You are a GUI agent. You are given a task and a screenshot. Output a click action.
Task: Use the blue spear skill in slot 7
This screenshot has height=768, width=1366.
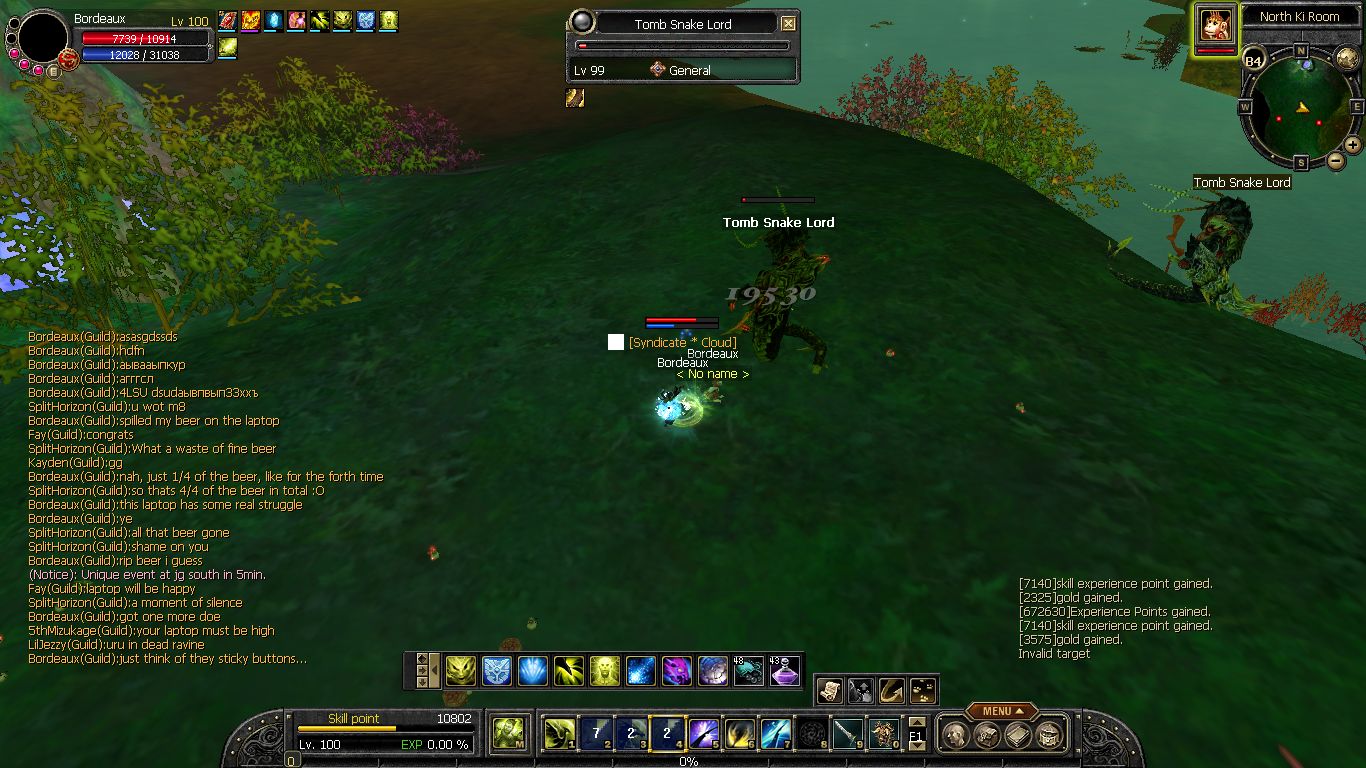pyautogui.click(x=776, y=735)
